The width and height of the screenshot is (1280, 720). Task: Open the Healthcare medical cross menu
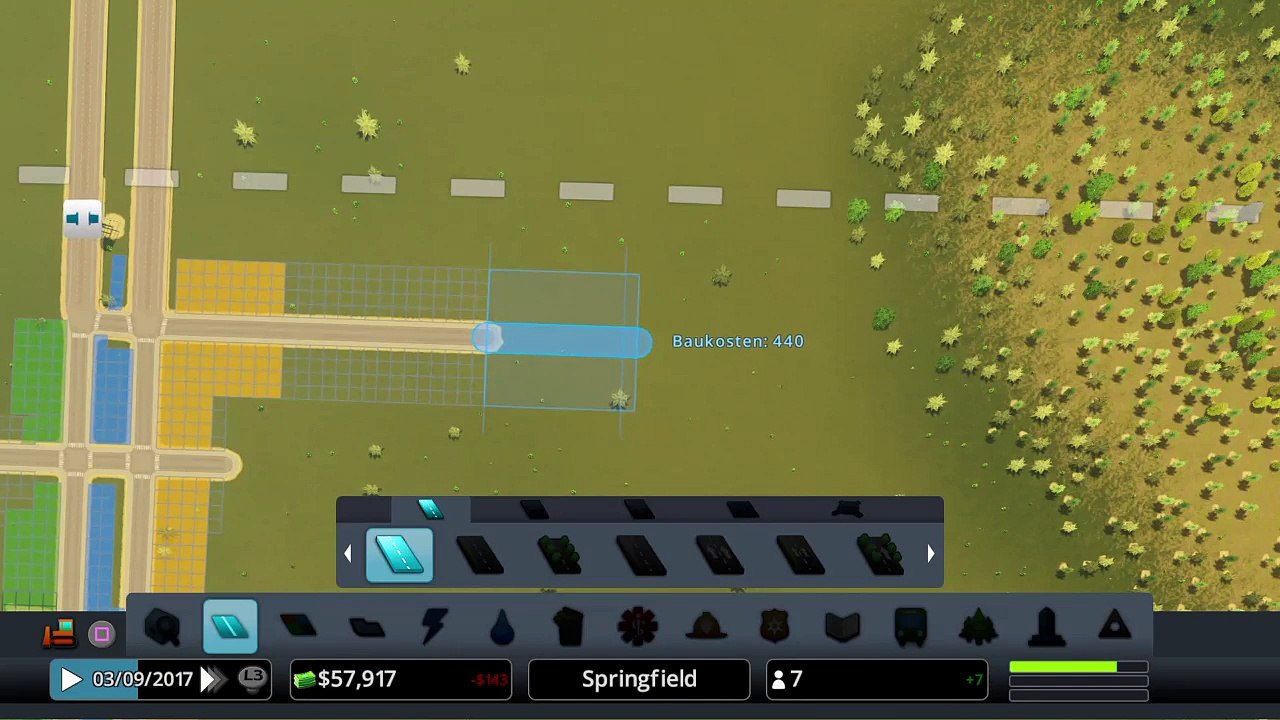637,627
